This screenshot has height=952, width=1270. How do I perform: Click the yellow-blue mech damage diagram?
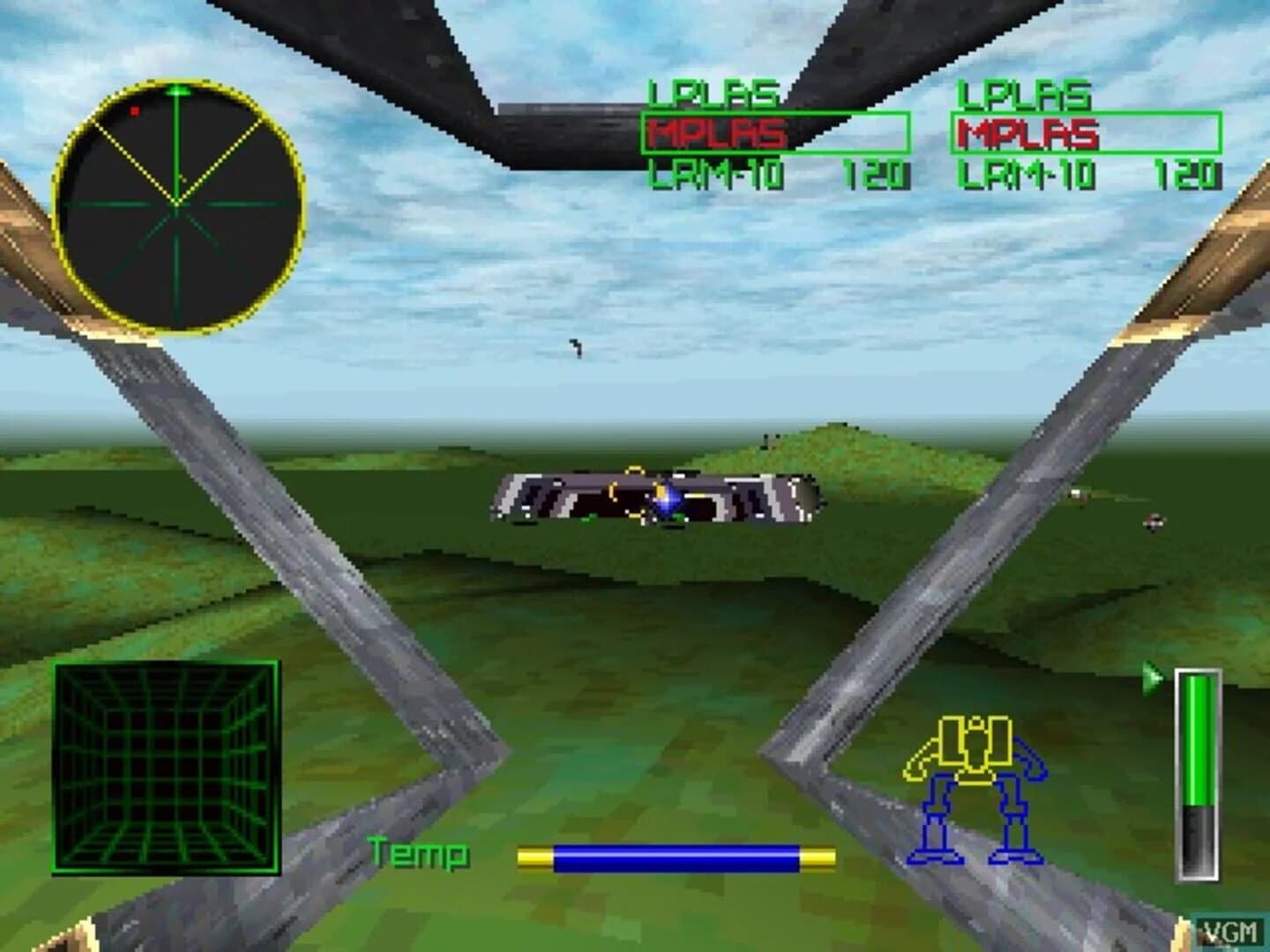tap(975, 789)
